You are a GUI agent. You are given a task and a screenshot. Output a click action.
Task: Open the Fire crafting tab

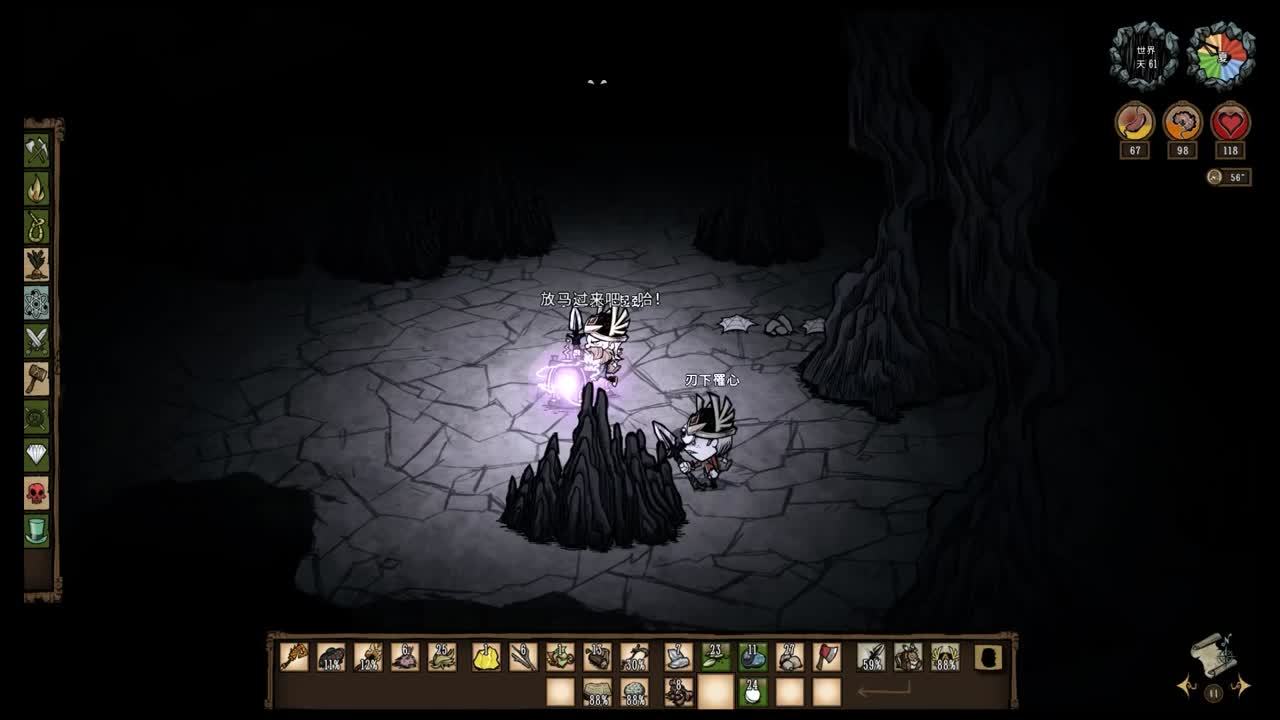pyautogui.click(x=37, y=189)
